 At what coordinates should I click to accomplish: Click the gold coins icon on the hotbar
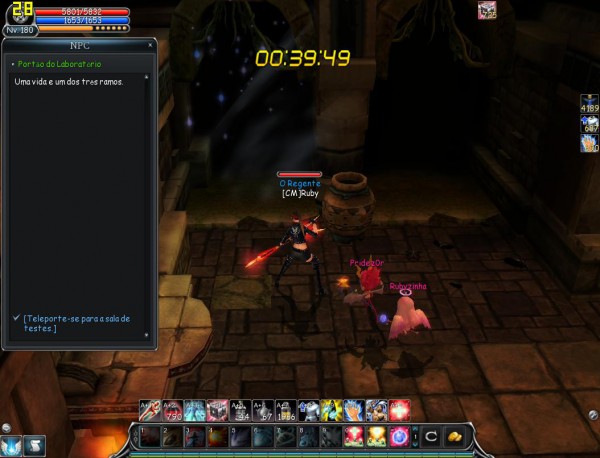point(453,436)
